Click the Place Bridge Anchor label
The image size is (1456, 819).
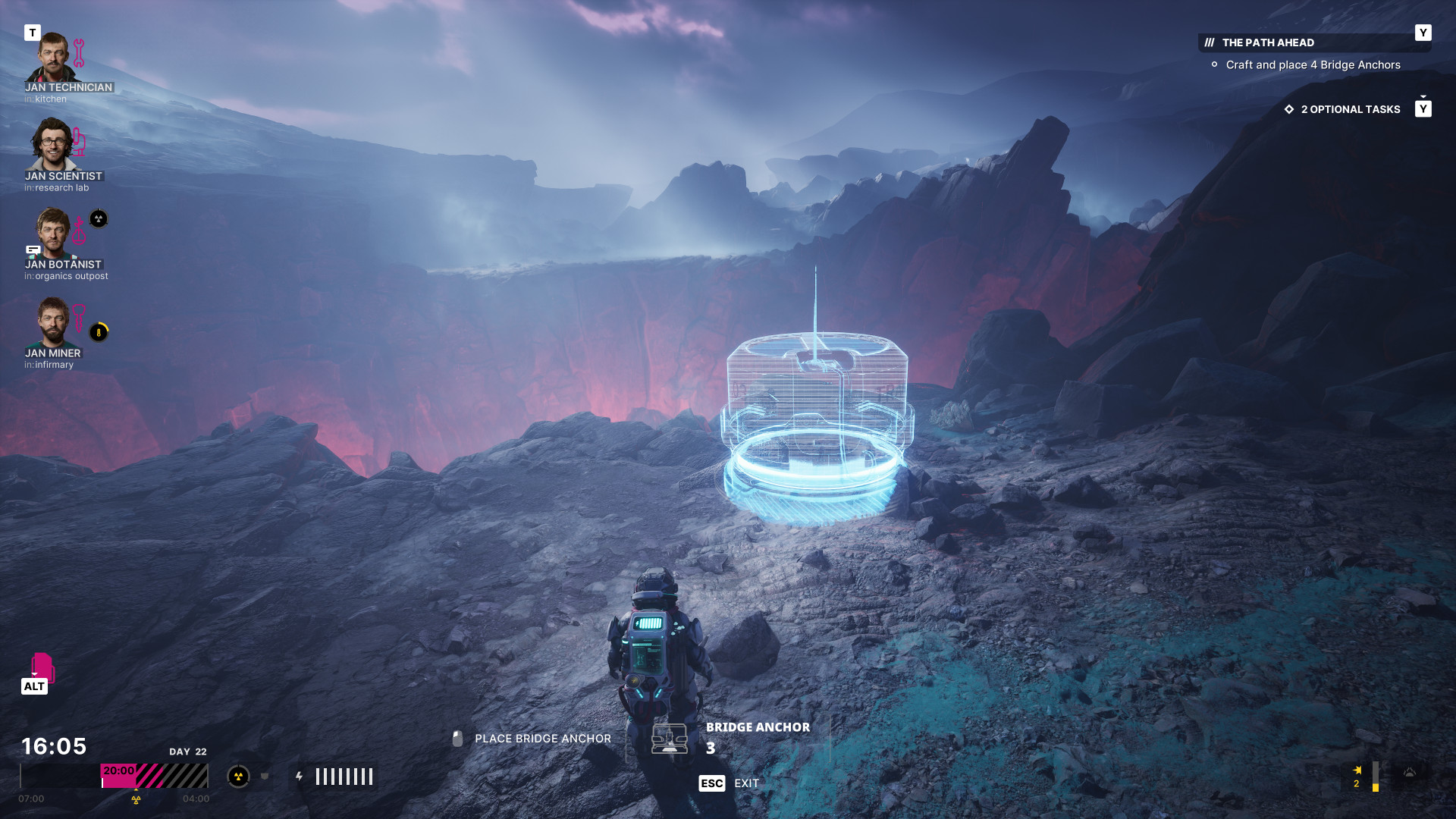542,739
